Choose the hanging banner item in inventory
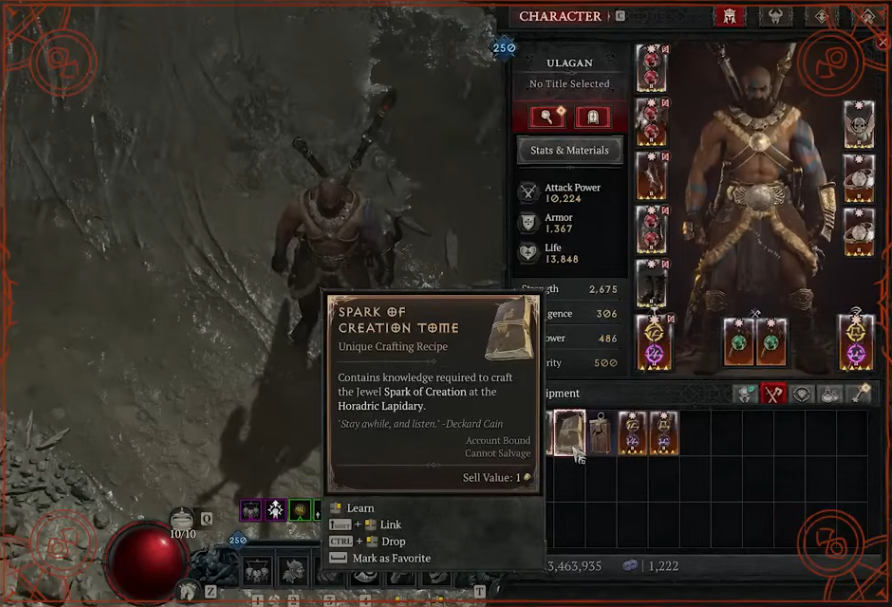Viewport: 892px width, 607px height. click(601, 432)
